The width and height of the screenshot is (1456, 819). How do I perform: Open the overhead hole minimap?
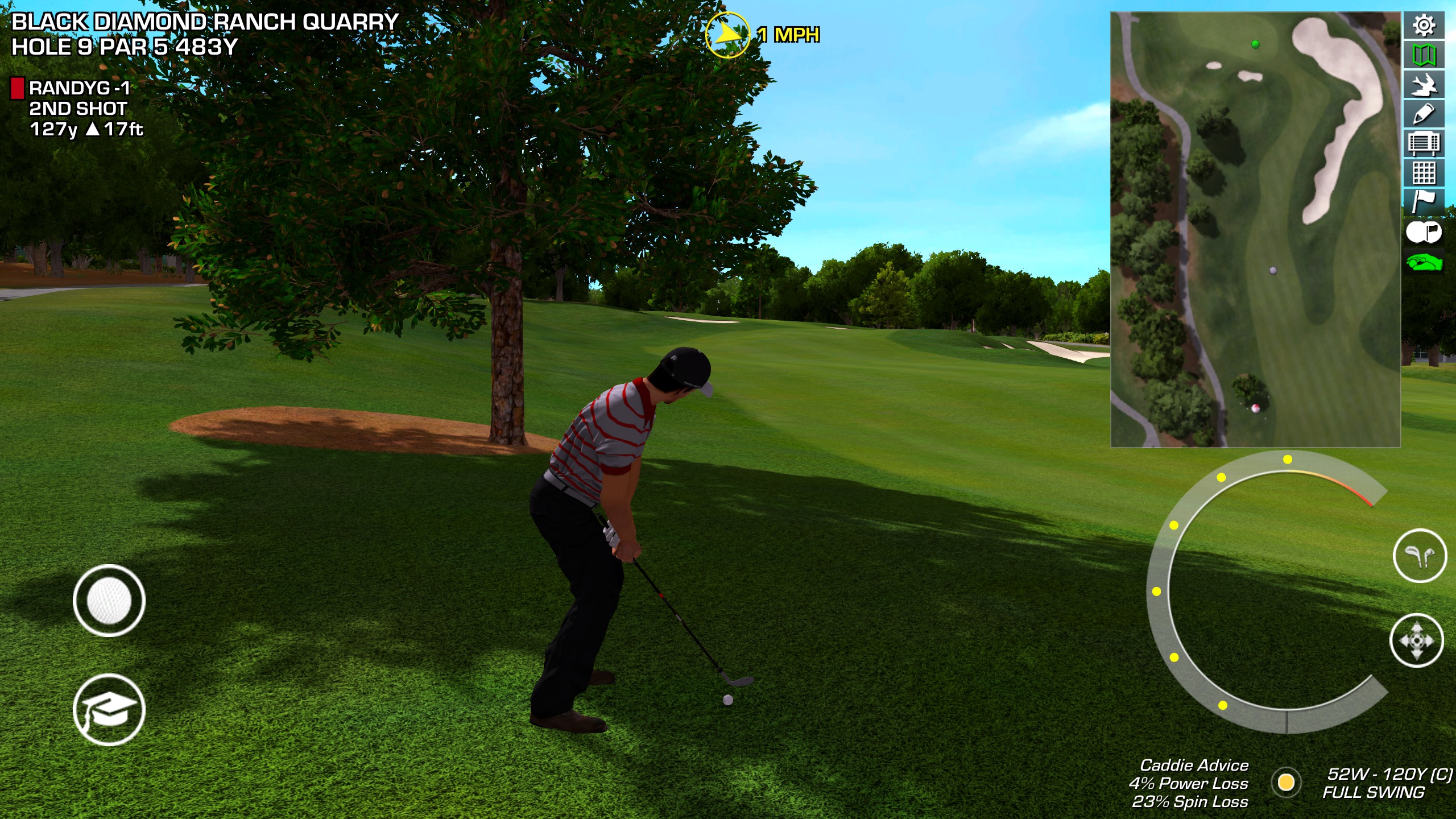tap(1255, 229)
